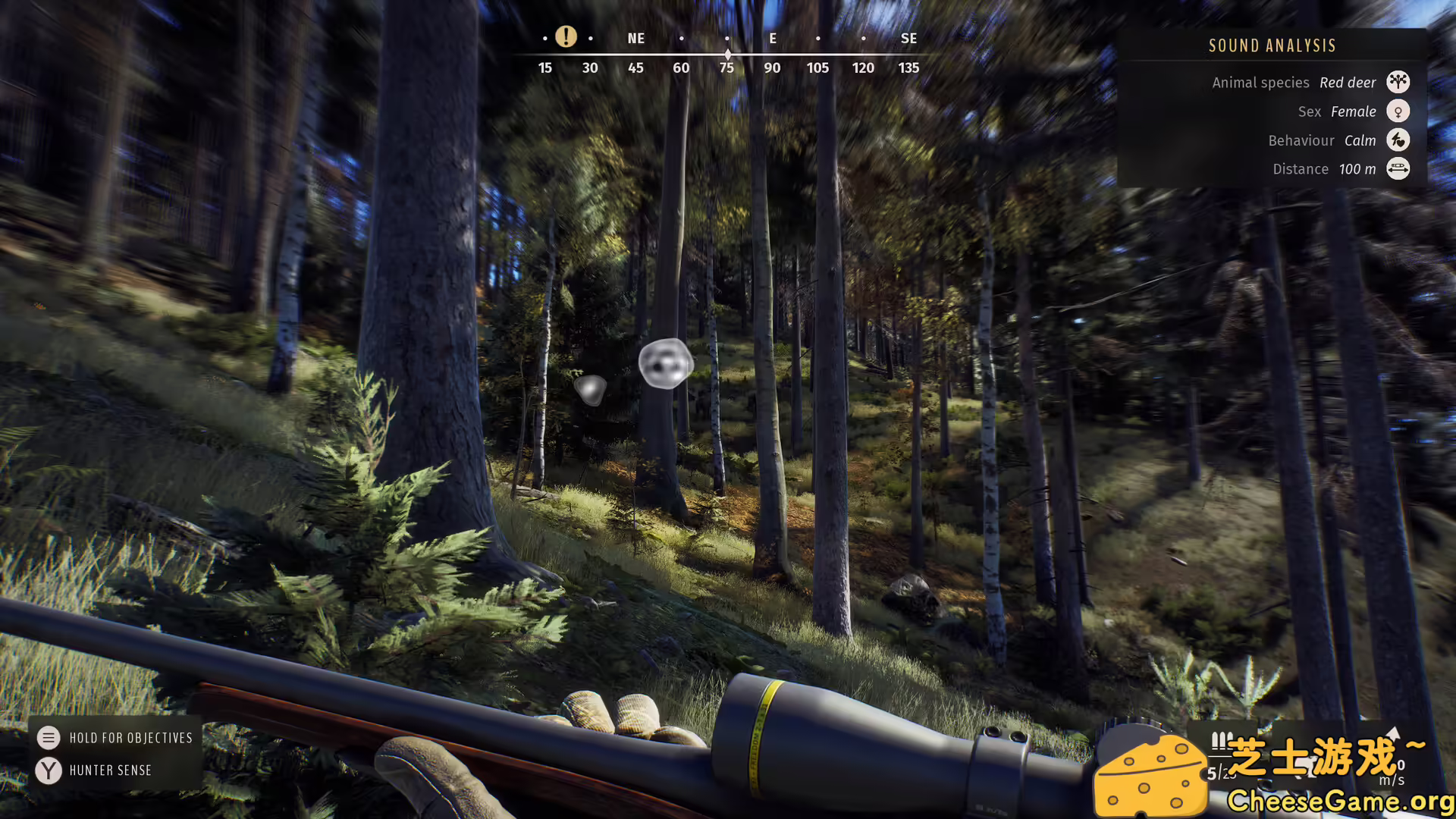Click the objectives list icon

click(49, 737)
